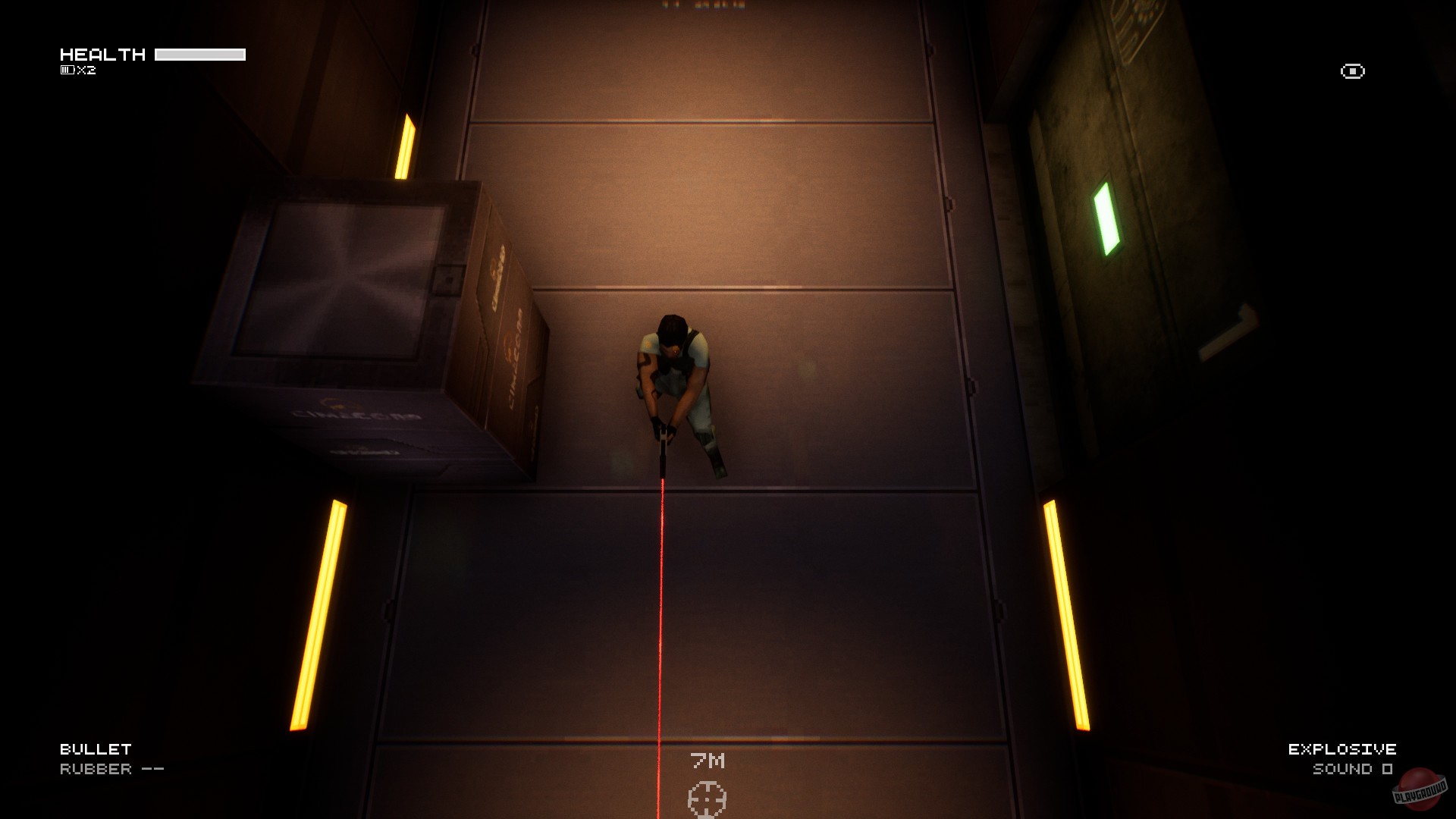
Task: Select the BULLET label text
Action: click(95, 748)
